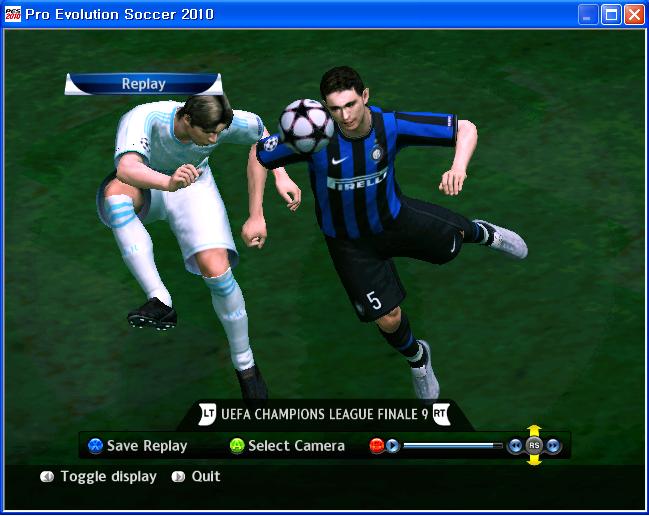Click the replay playback progress bar
Screen dimensions: 649x516
[452, 446]
